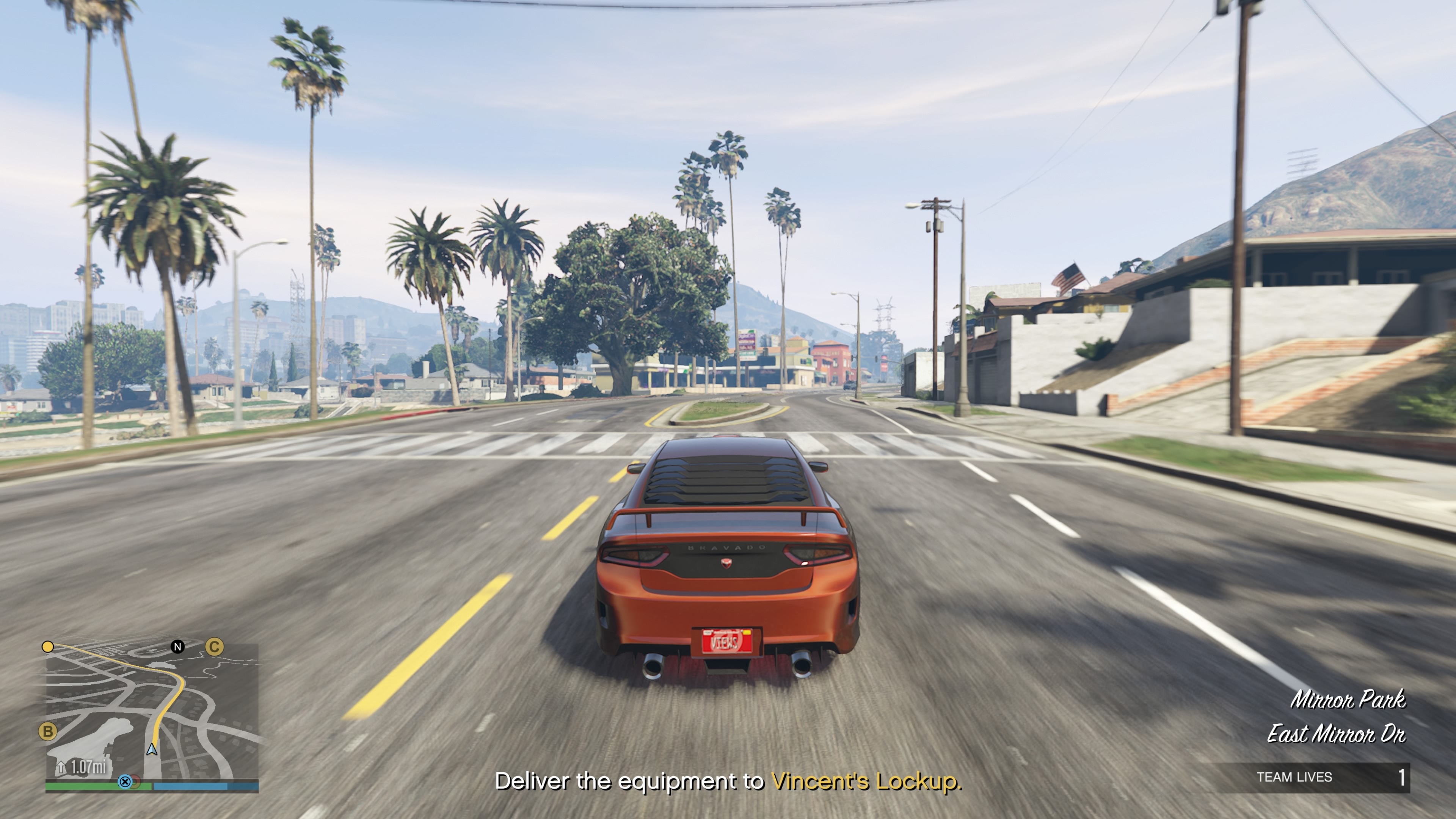The height and width of the screenshot is (819, 1456).
Task: Select the gold B marker on the minimap
Action: [x=48, y=731]
